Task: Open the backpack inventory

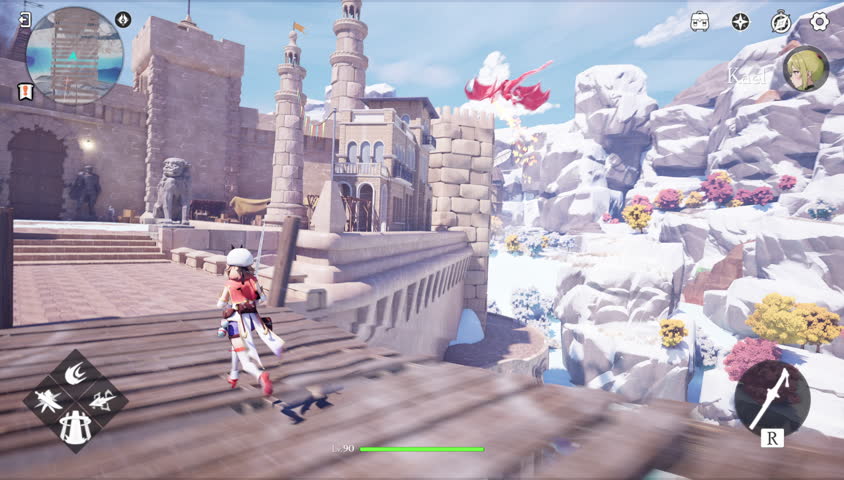Action: (x=699, y=21)
